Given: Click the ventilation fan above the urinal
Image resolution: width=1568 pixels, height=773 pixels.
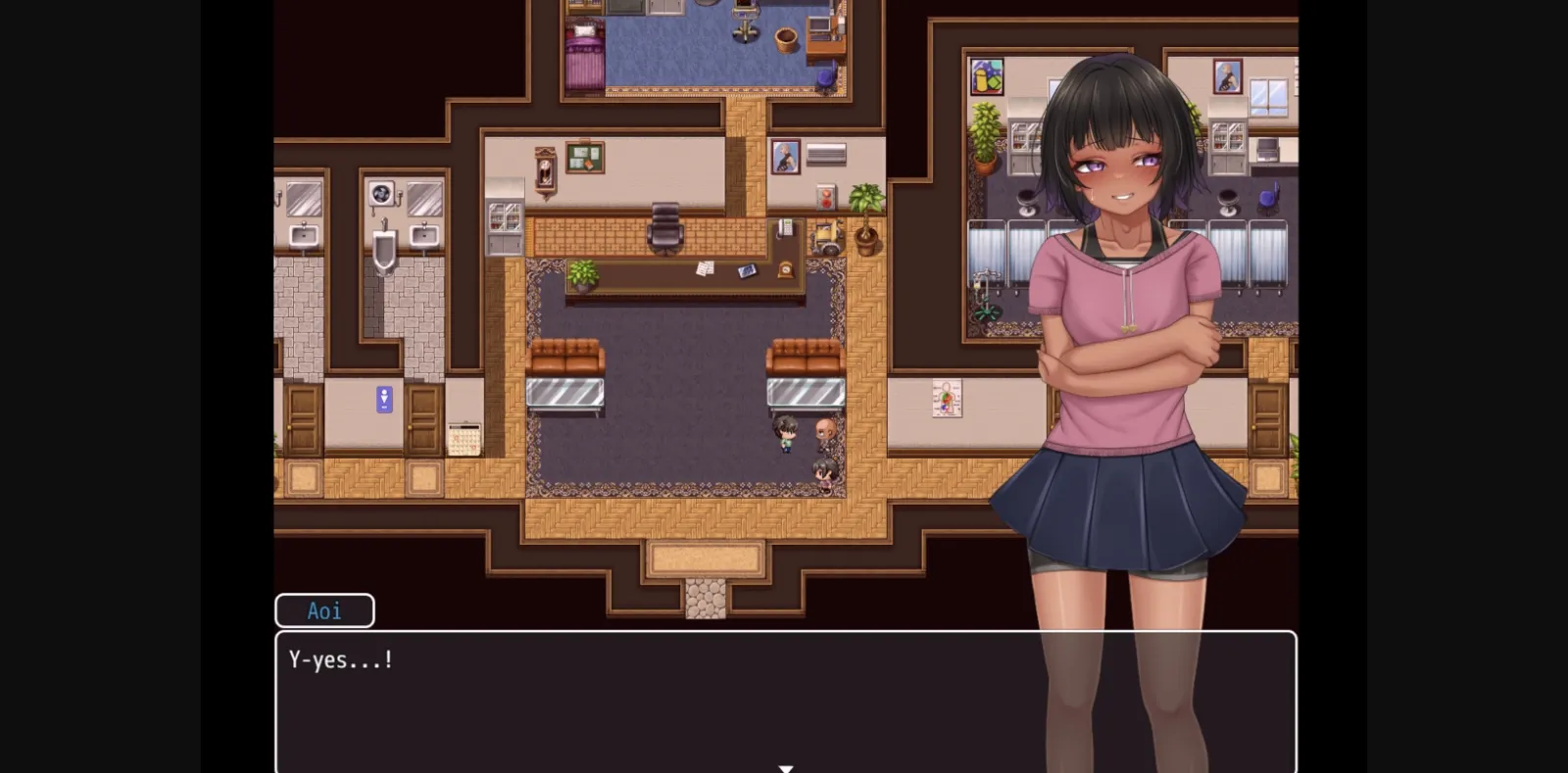Looking at the screenshot, I should pos(380,191).
